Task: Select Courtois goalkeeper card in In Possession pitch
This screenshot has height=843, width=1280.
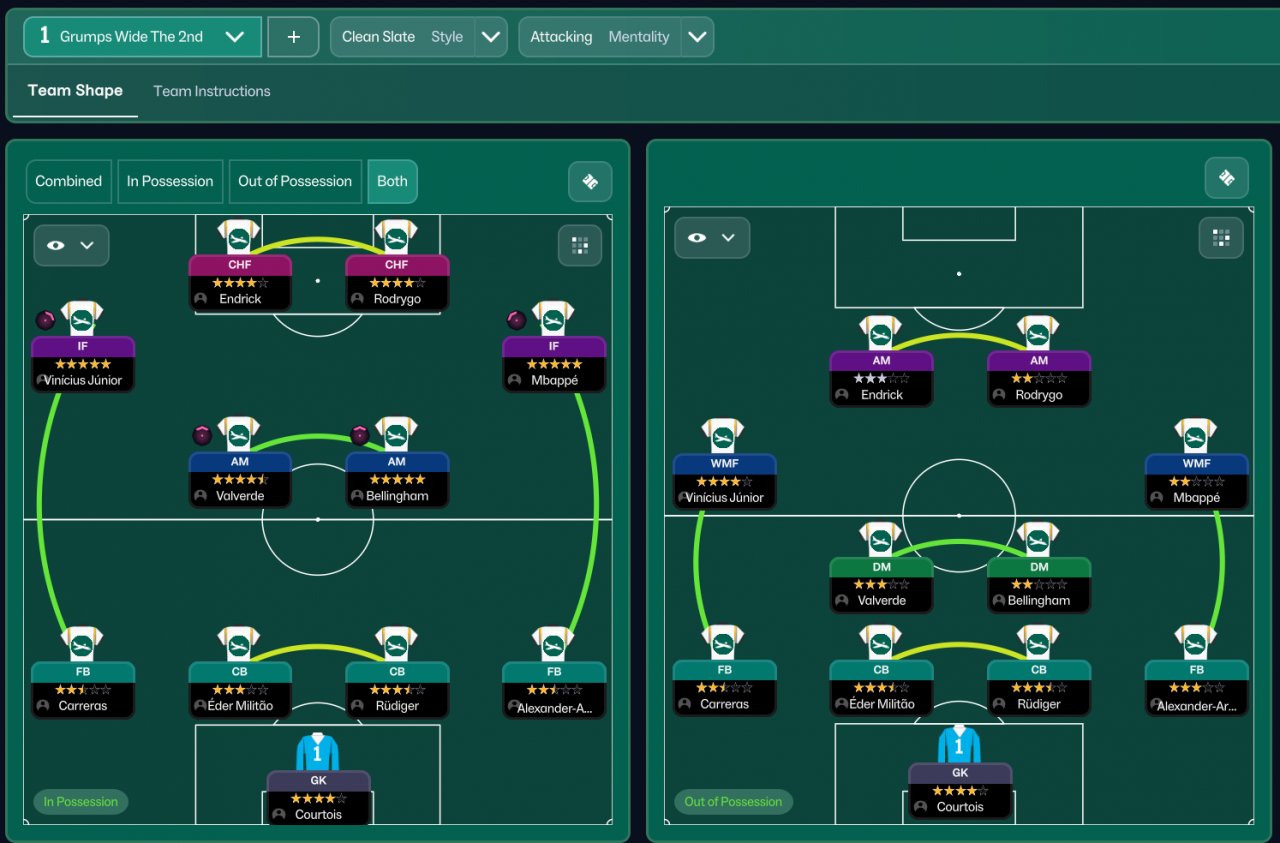Action: point(318,797)
